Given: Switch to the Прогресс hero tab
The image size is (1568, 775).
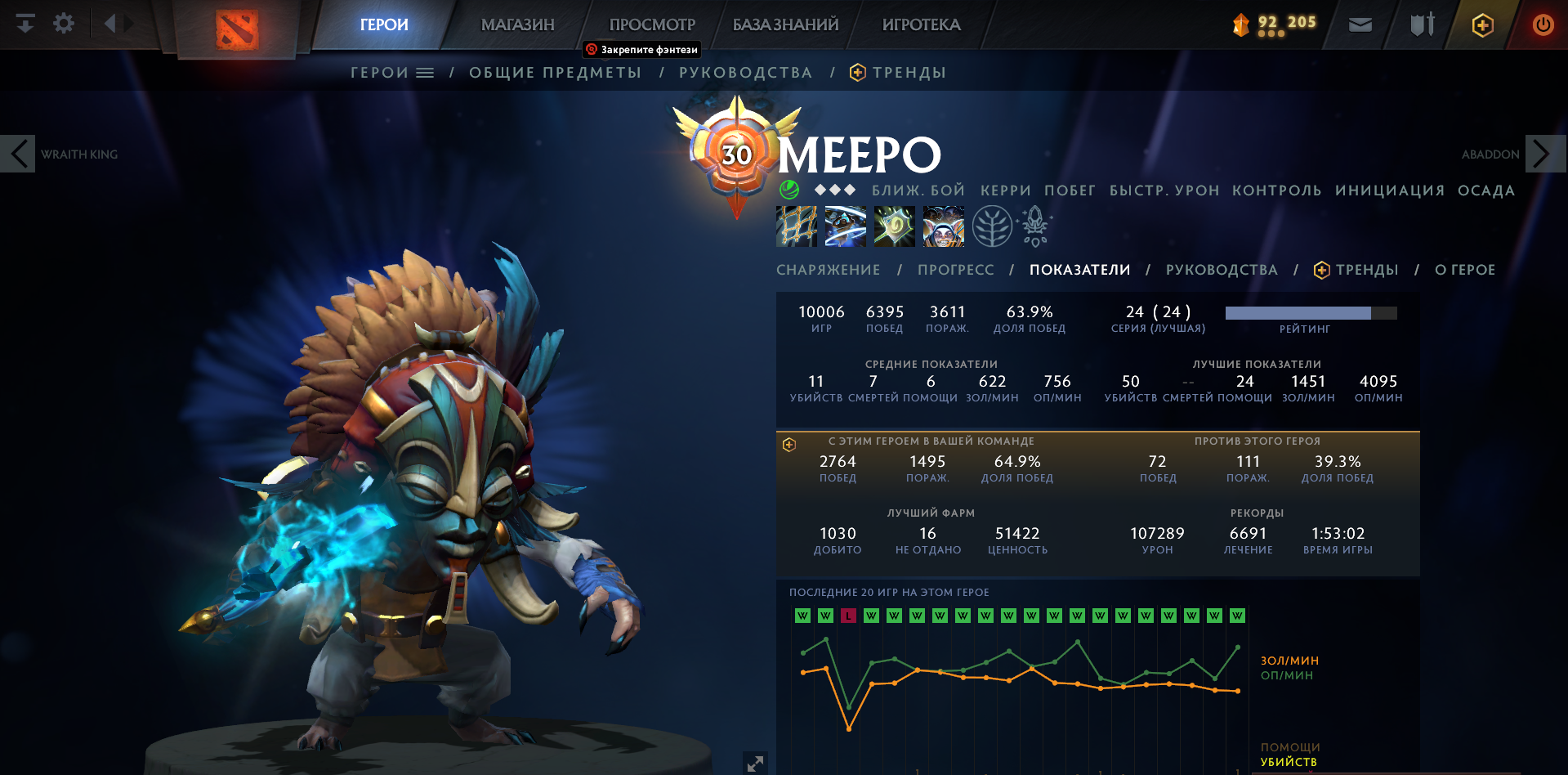Looking at the screenshot, I should point(955,270).
